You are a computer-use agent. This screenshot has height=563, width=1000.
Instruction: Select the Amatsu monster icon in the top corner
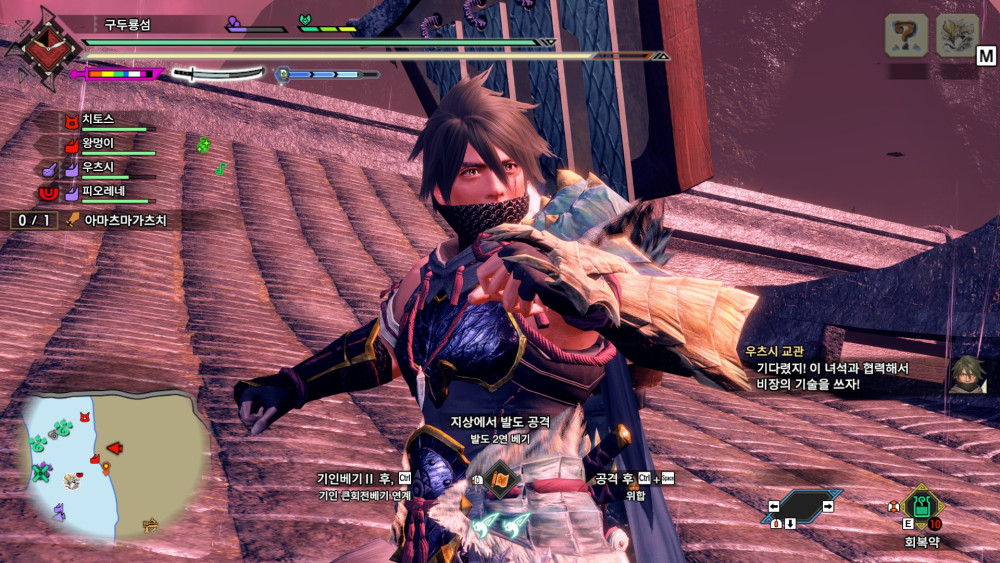[x=957, y=36]
